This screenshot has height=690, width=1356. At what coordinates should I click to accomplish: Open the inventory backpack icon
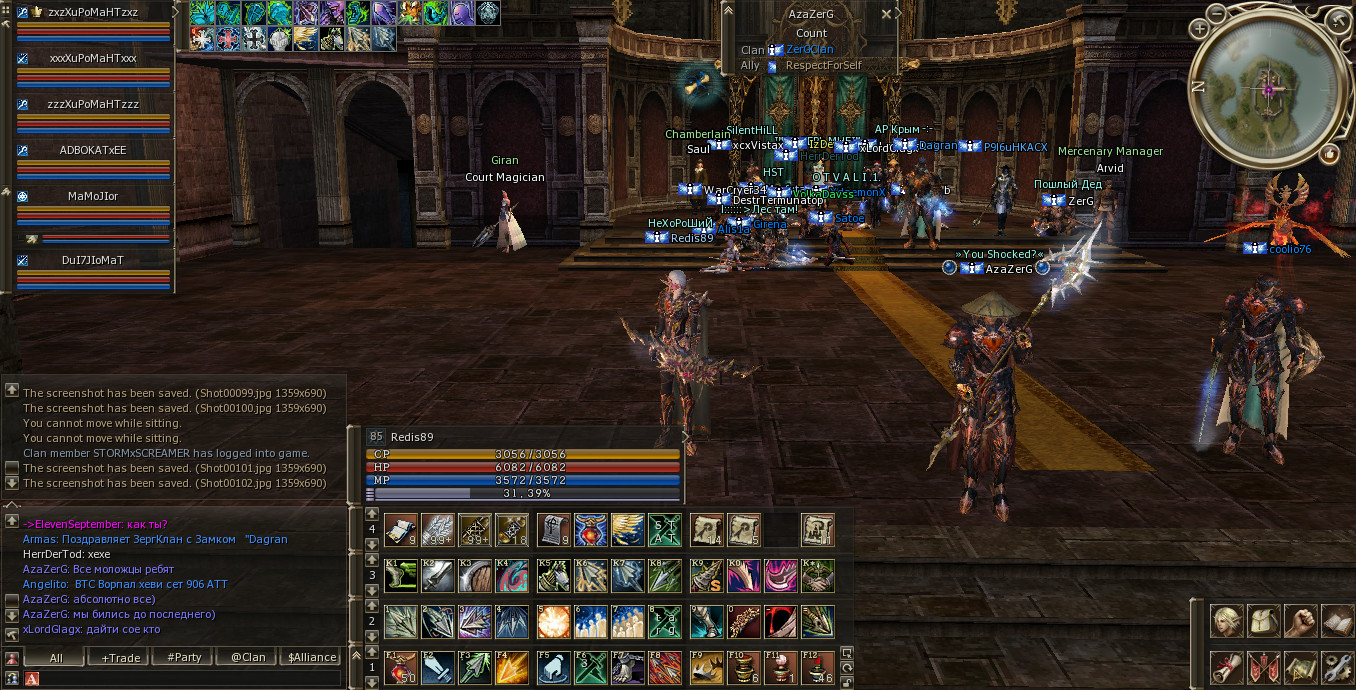point(1265,621)
